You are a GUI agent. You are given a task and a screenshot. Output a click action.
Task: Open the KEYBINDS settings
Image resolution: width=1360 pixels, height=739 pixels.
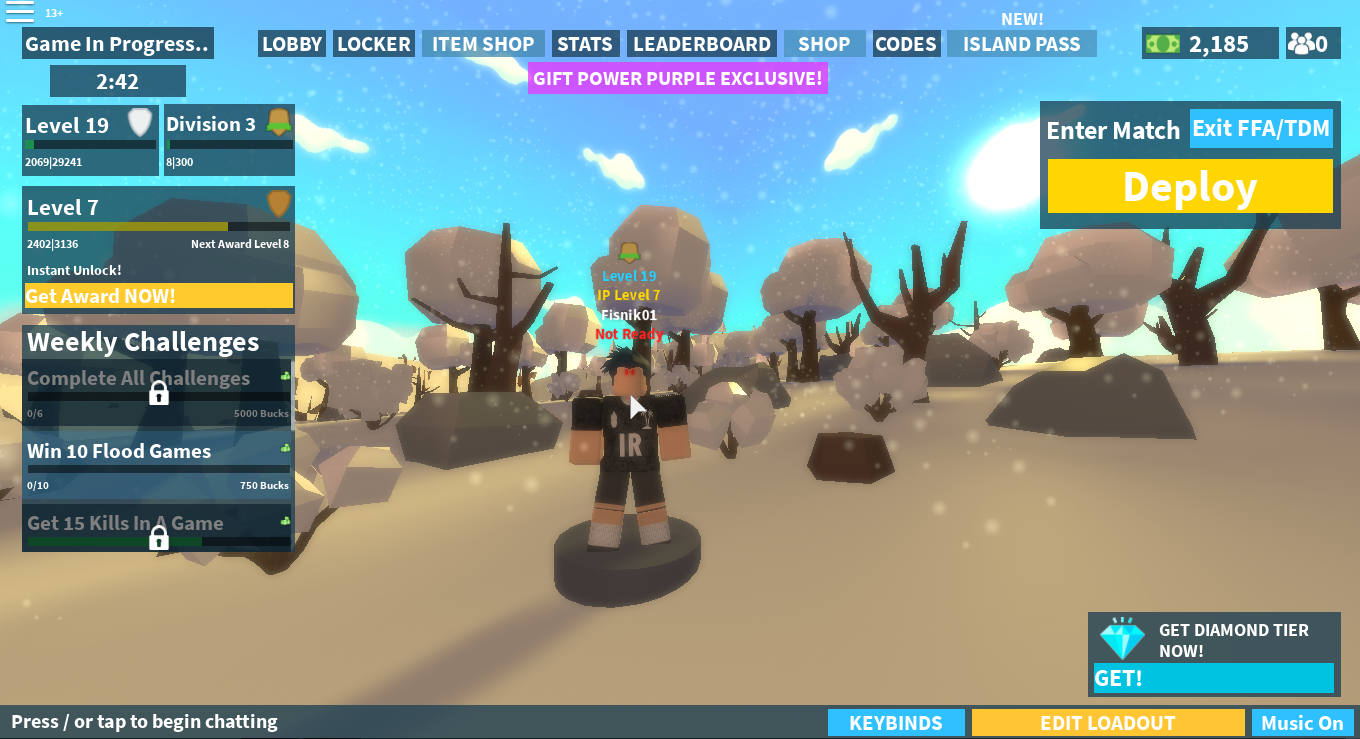[x=896, y=723]
